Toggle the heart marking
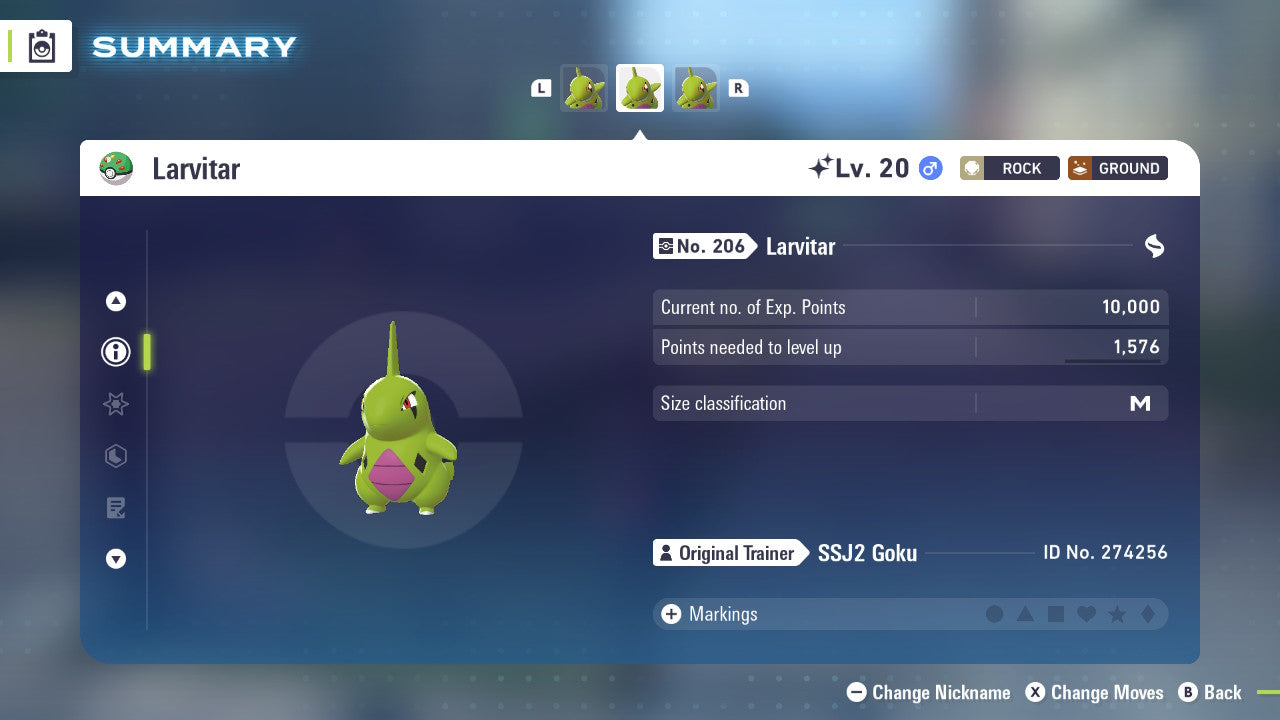 [x=1085, y=614]
